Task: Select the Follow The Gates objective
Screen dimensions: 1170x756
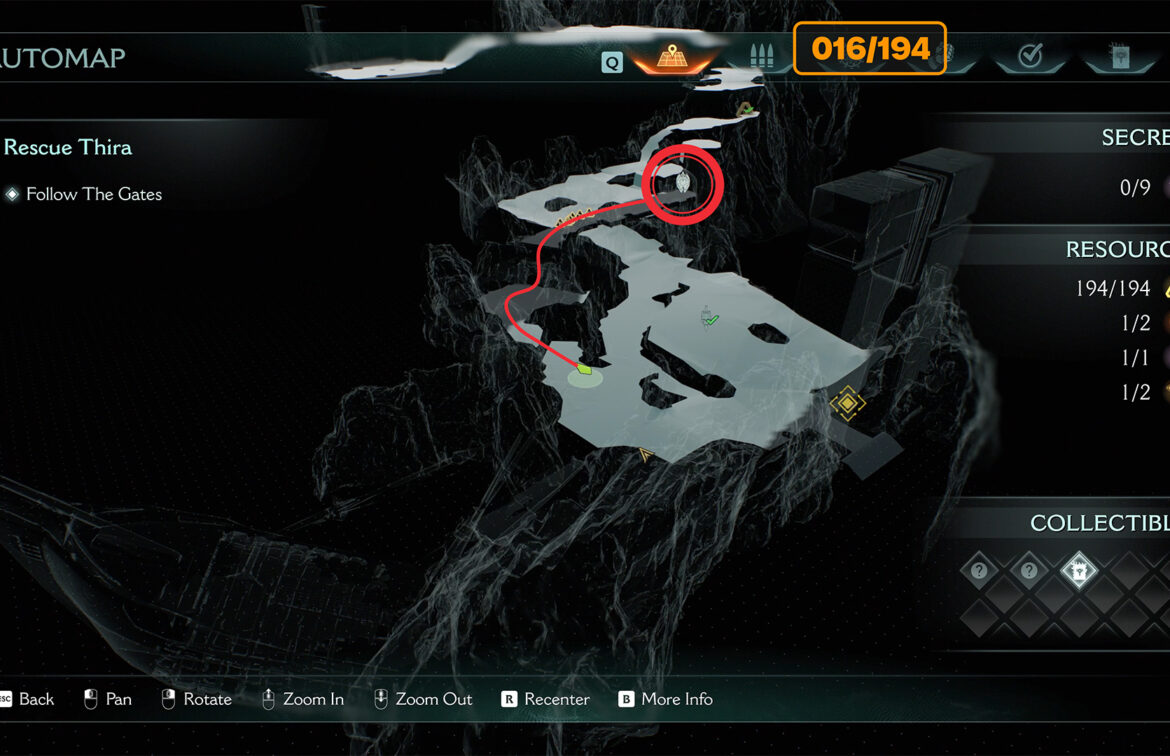Action: click(94, 194)
